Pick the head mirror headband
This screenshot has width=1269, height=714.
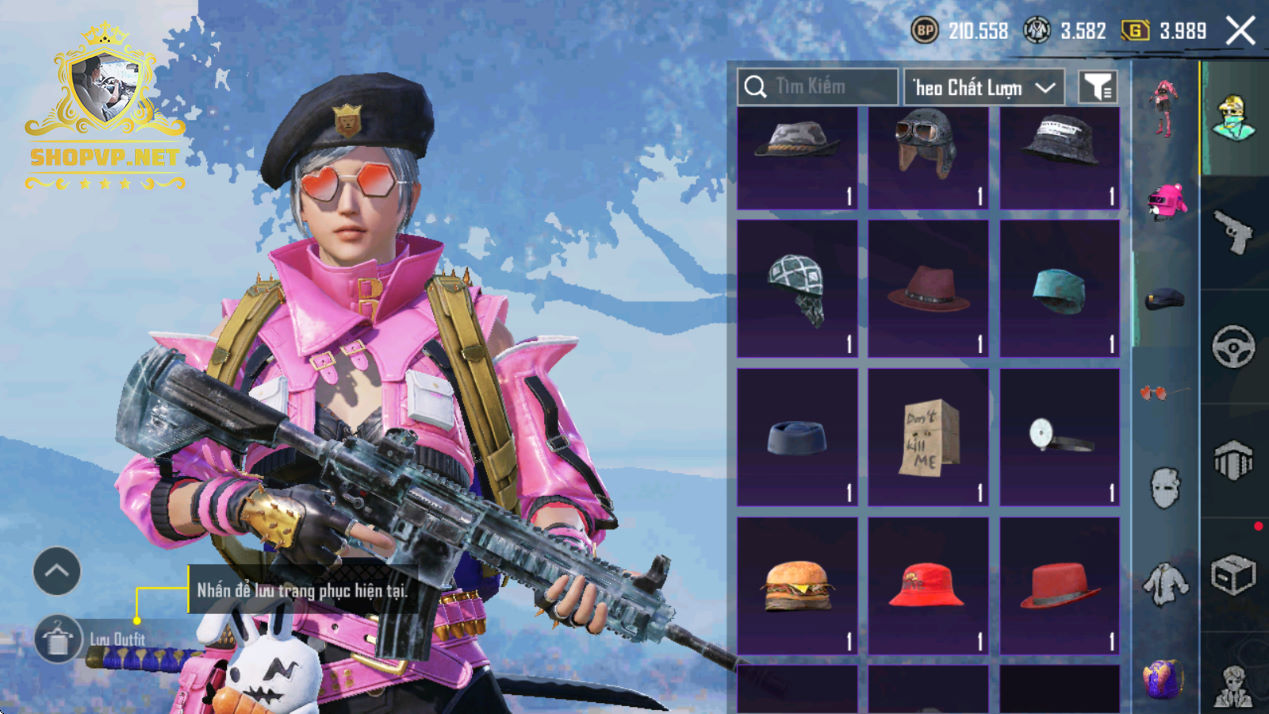pyautogui.click(x=1059, y=437)
